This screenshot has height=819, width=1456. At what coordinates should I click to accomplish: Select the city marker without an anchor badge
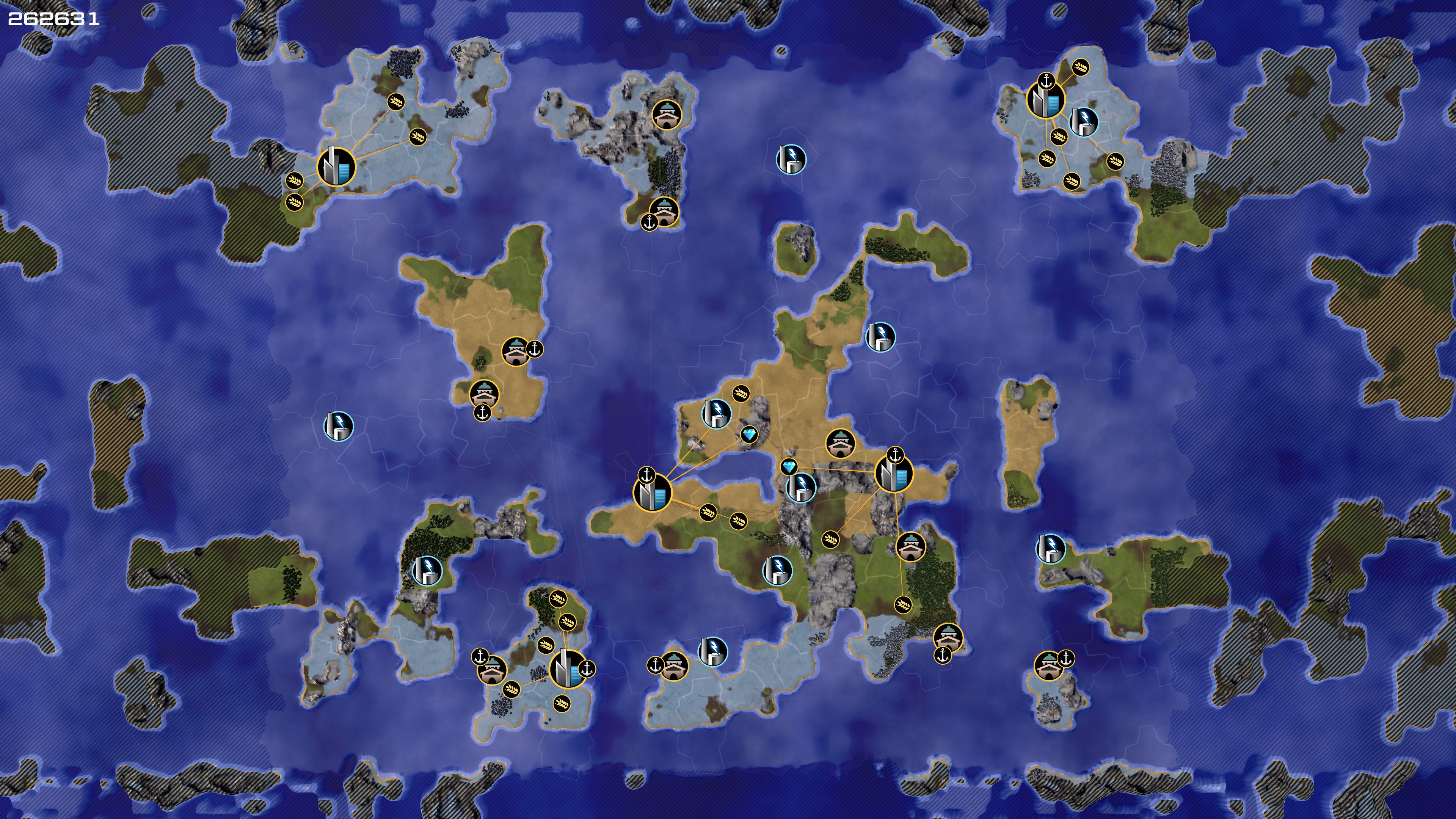pyautogui.click(x=336, y=166)
